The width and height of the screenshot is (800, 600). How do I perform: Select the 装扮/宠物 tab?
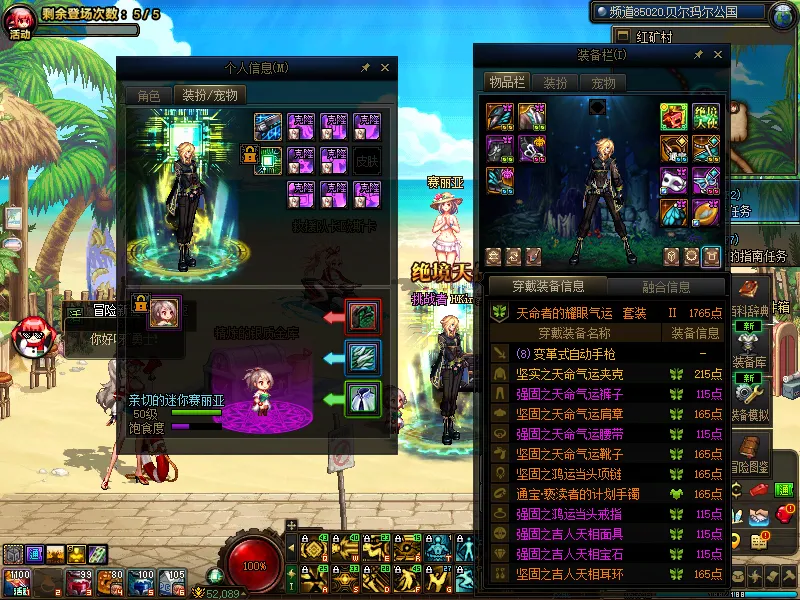point(210,95)
